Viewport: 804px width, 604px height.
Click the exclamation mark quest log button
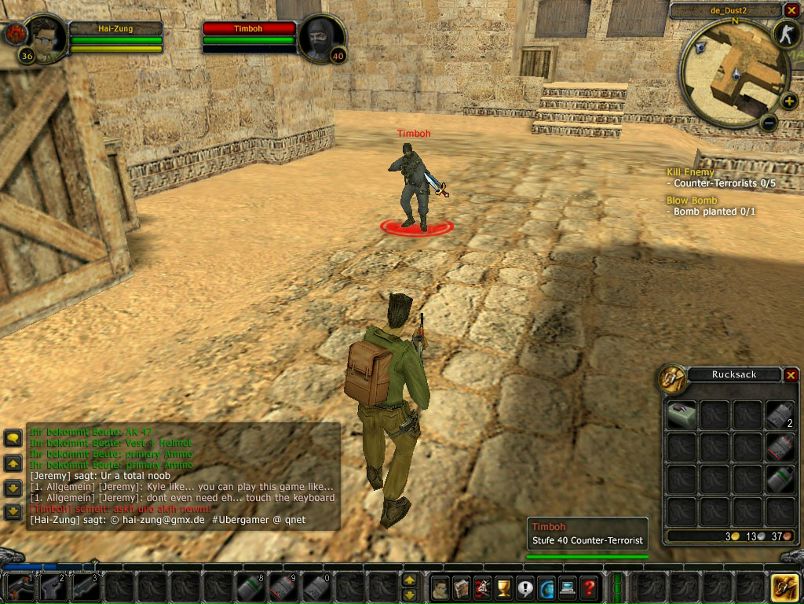pyautogui.click(x=525, y=588)
